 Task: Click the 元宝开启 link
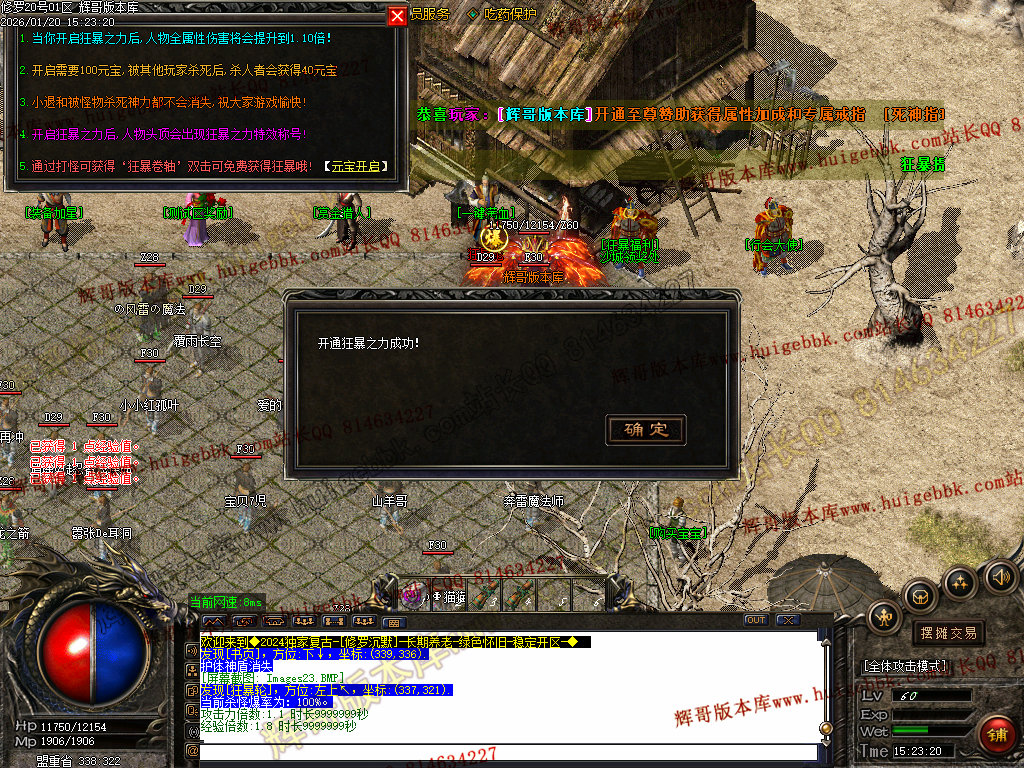(357, 166)
